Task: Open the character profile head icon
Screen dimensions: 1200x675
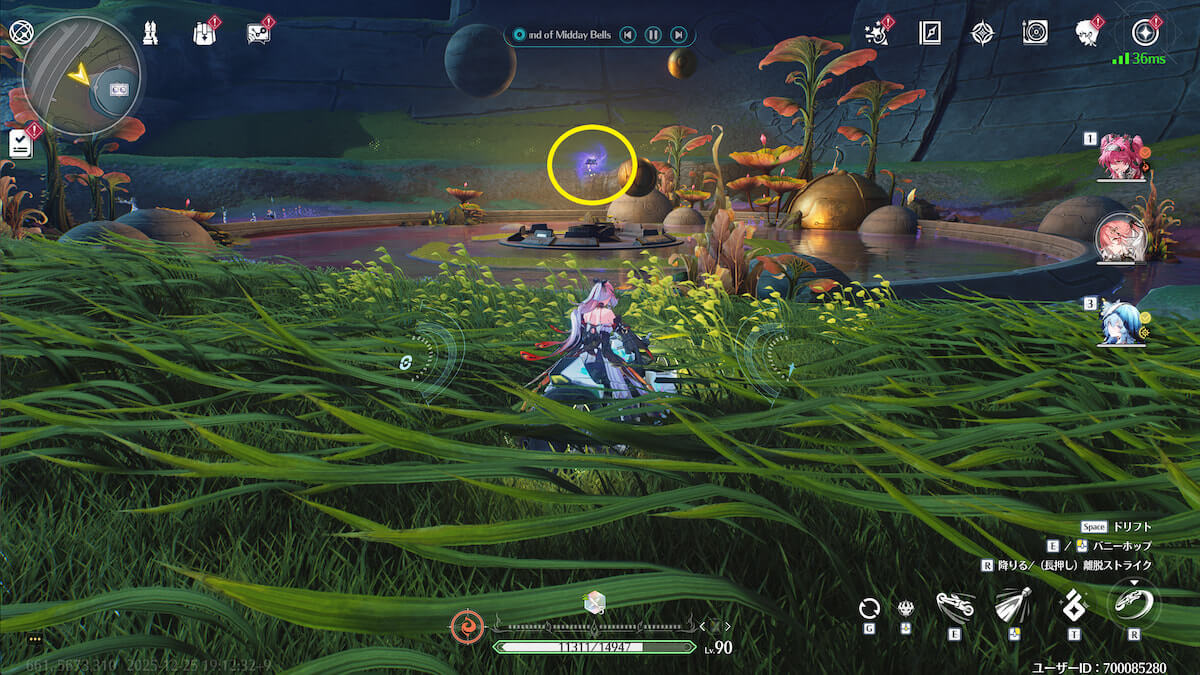Action: point(1087,33)
